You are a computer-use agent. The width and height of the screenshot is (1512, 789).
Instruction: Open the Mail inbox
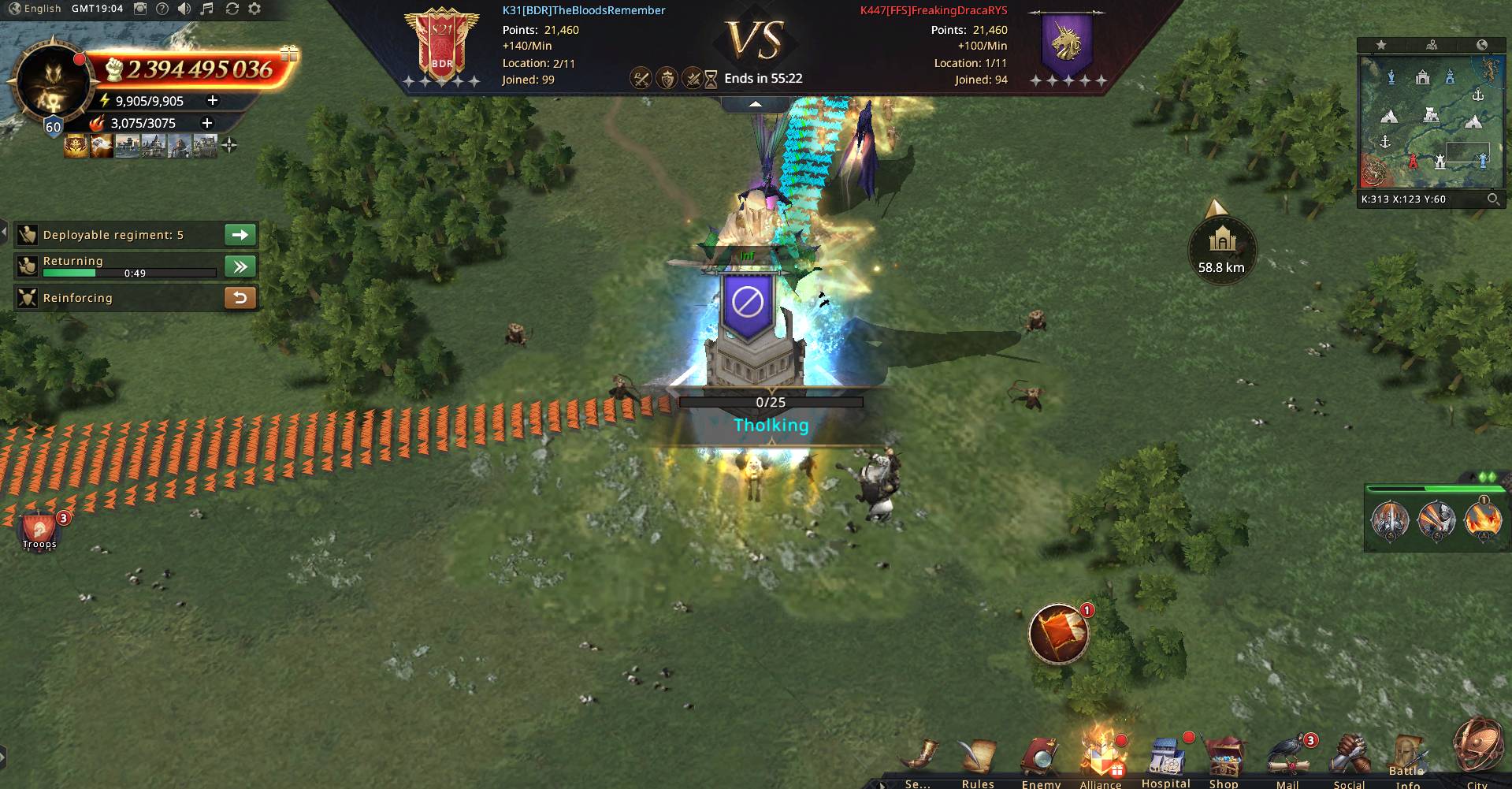[1288, 761]
